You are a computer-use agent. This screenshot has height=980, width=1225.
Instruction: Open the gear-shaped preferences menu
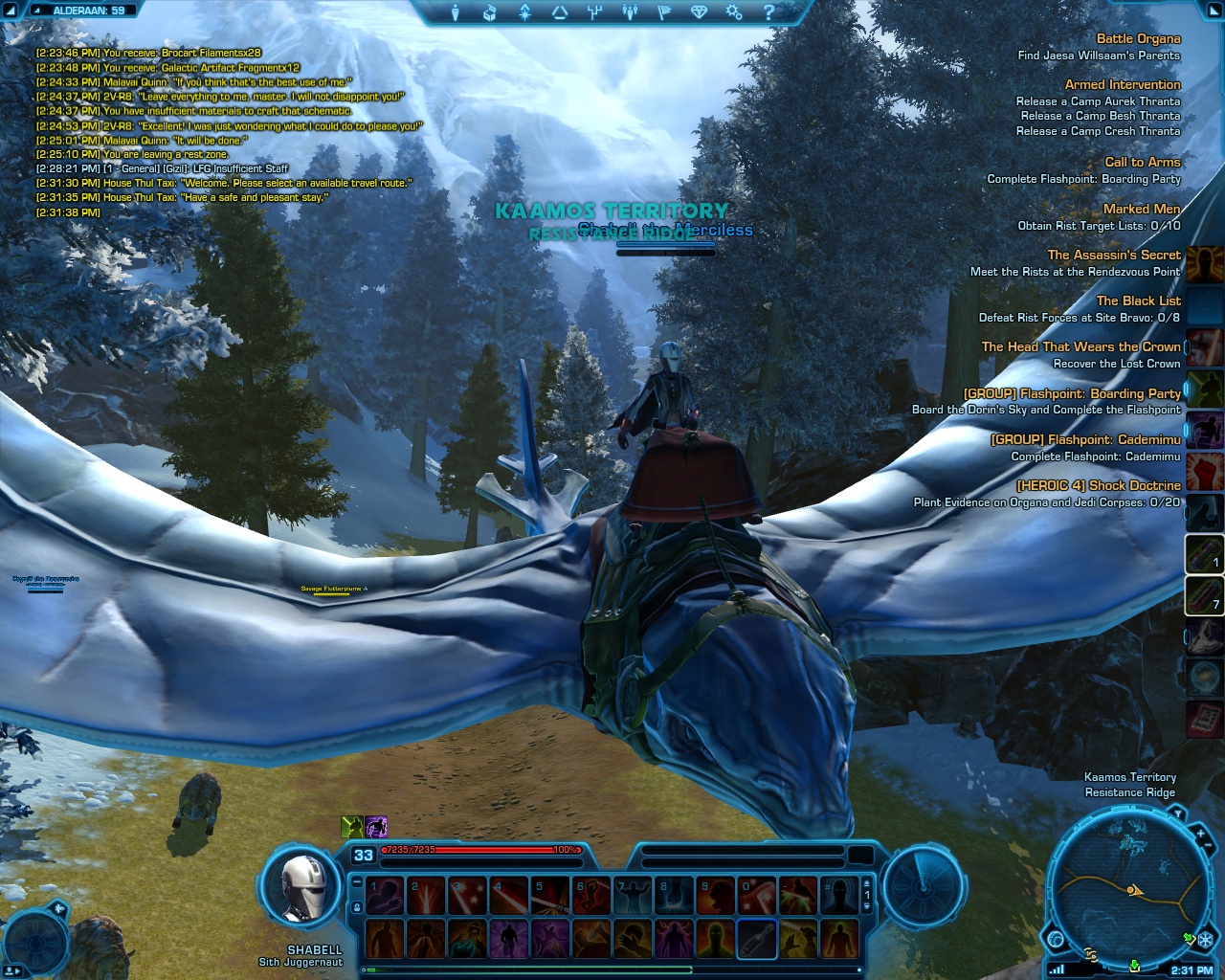[x=733, y=12]
